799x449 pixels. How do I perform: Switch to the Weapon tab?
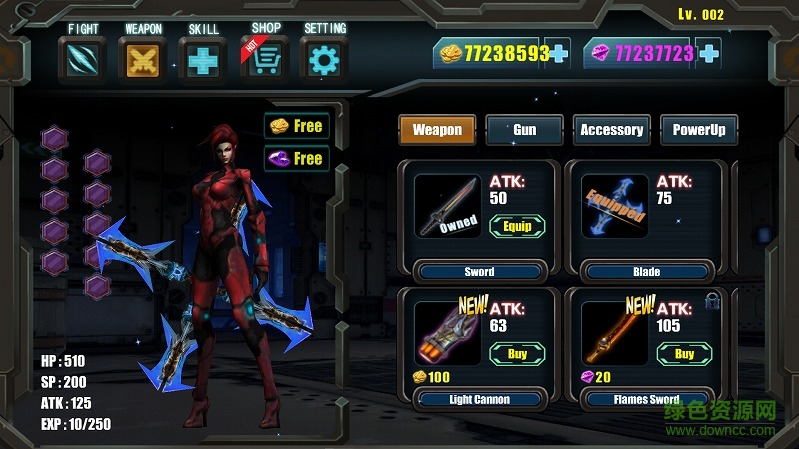point(437,130)
